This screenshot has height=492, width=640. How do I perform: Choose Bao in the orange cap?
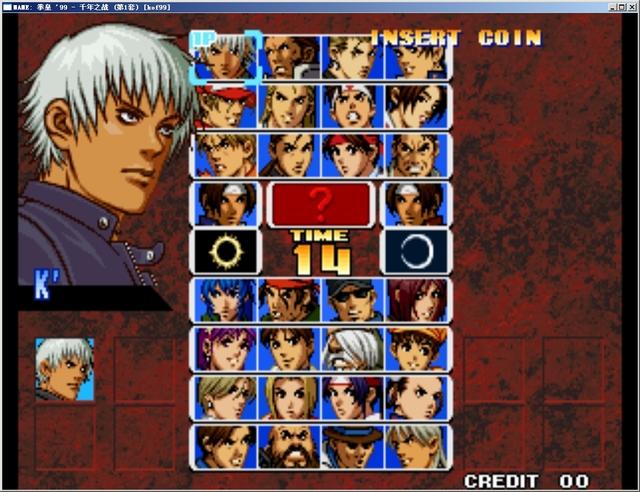click(x=416, y=349)
